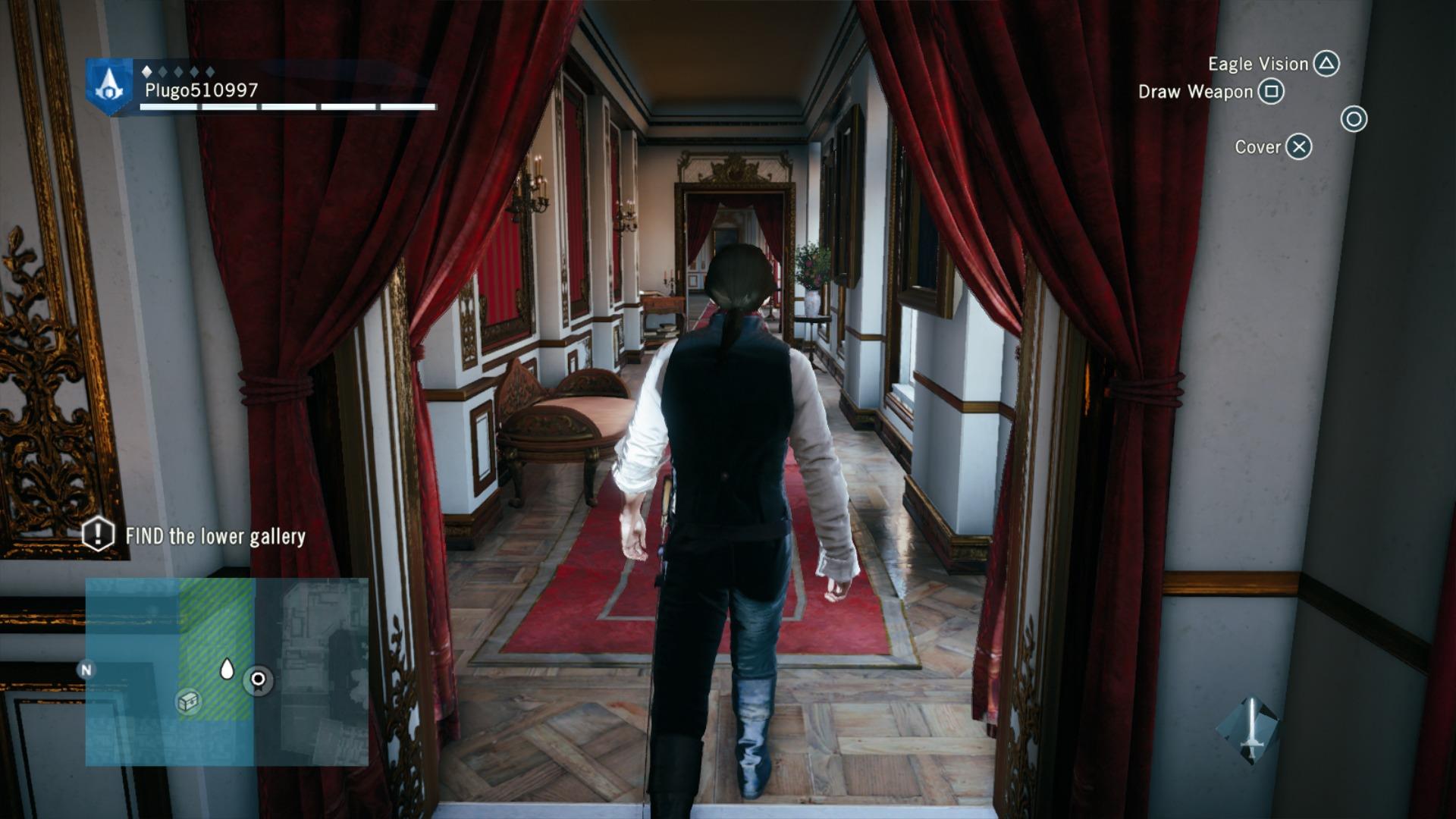Click the Assassin insignia badge beside the player name
This screenshot has width=1456, height=819.
tap(109, 86)
